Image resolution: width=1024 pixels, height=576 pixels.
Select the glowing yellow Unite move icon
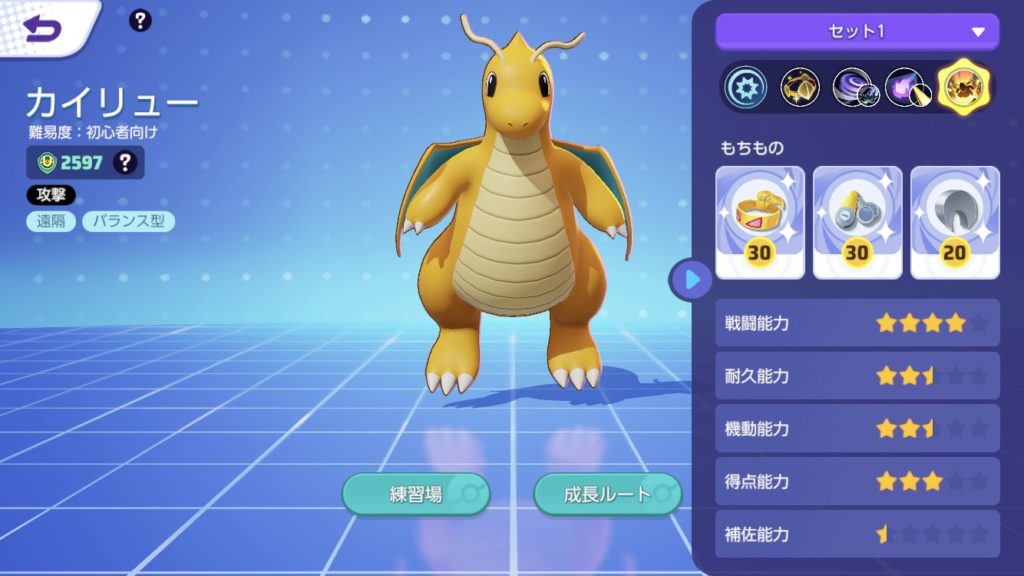coord(964,89)
